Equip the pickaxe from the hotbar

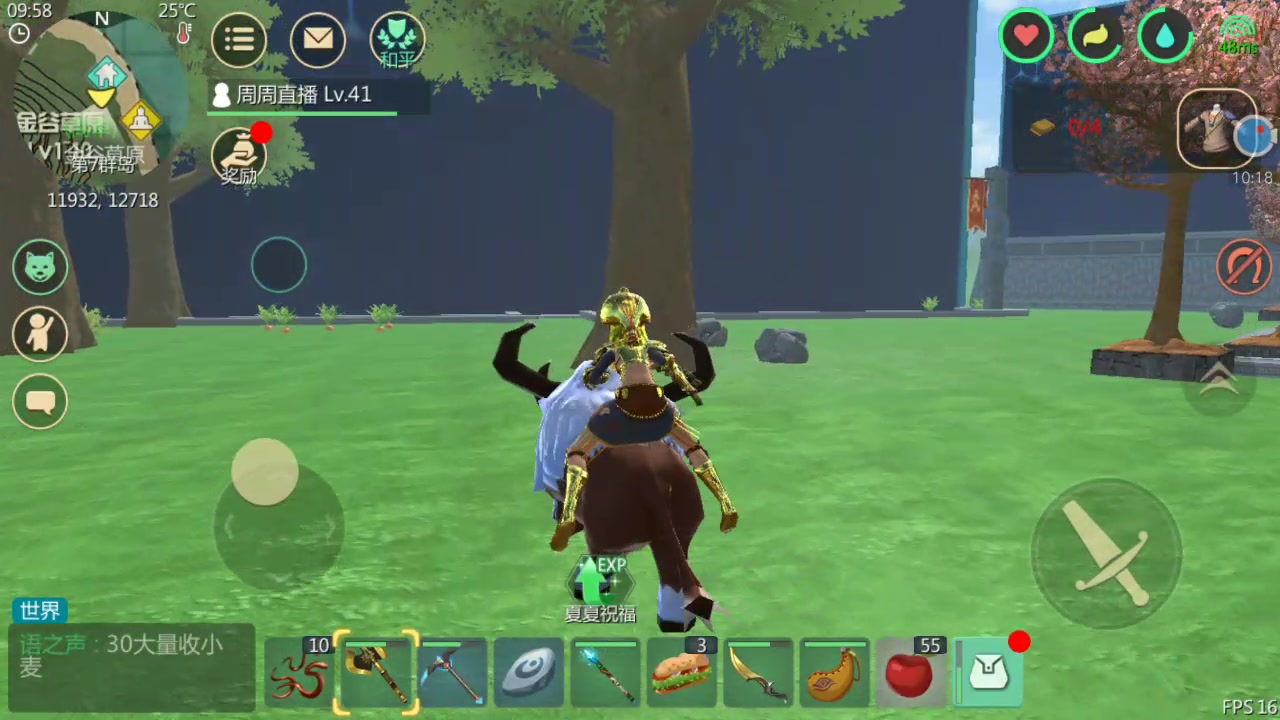(452, 673)
